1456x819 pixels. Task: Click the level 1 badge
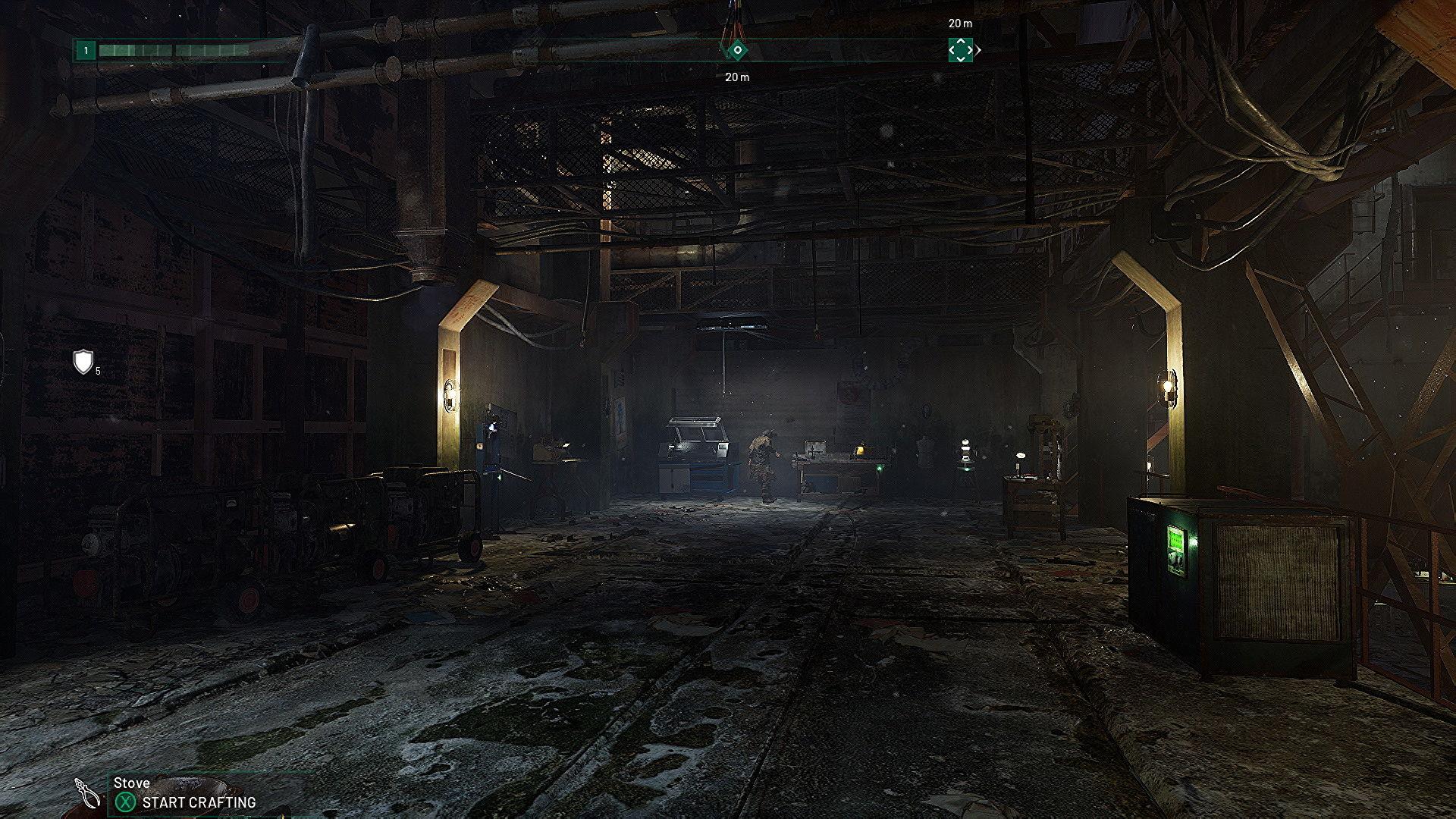tap(86, 51)
